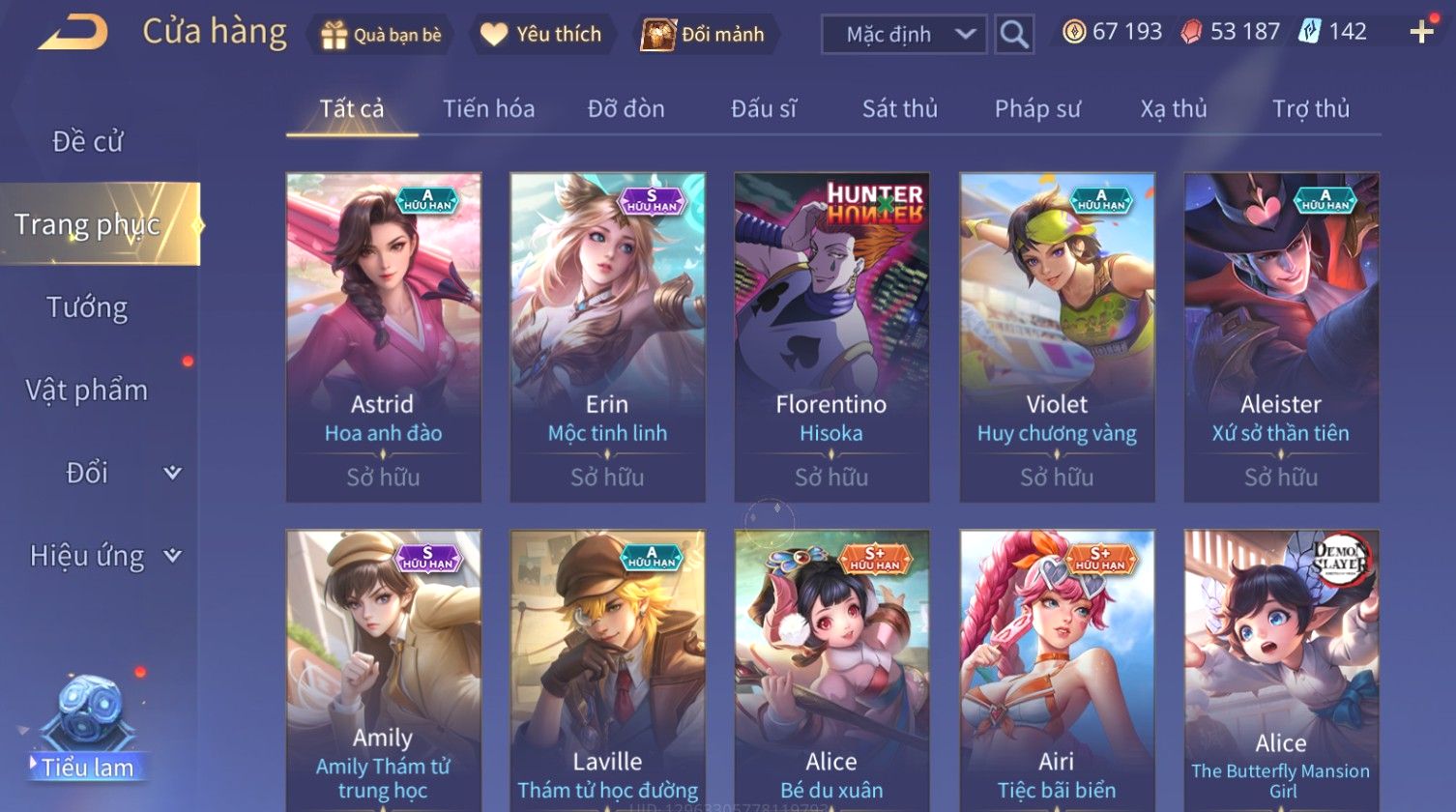Screen dimensions: 1456x812
Task: Go back using the return arrow
Action: point(73,33)
